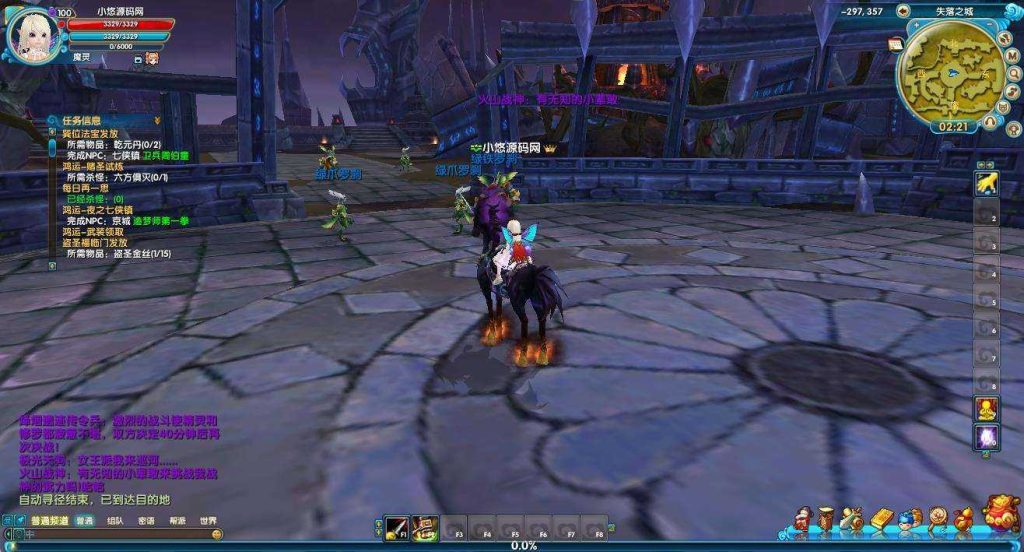Open the gold bar menu icon

(881, 518)
